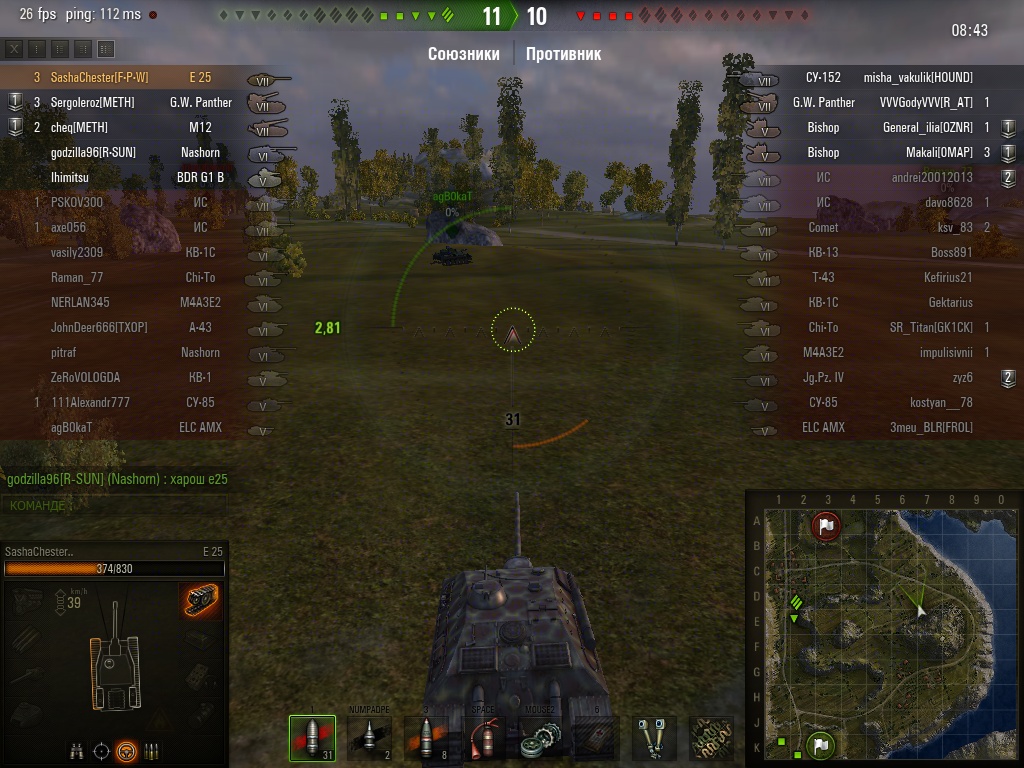Screen dimensions: 1024x768
Task: Select enemy misha_vakulik in the enemy list
Action: click(x=918, y=78)
